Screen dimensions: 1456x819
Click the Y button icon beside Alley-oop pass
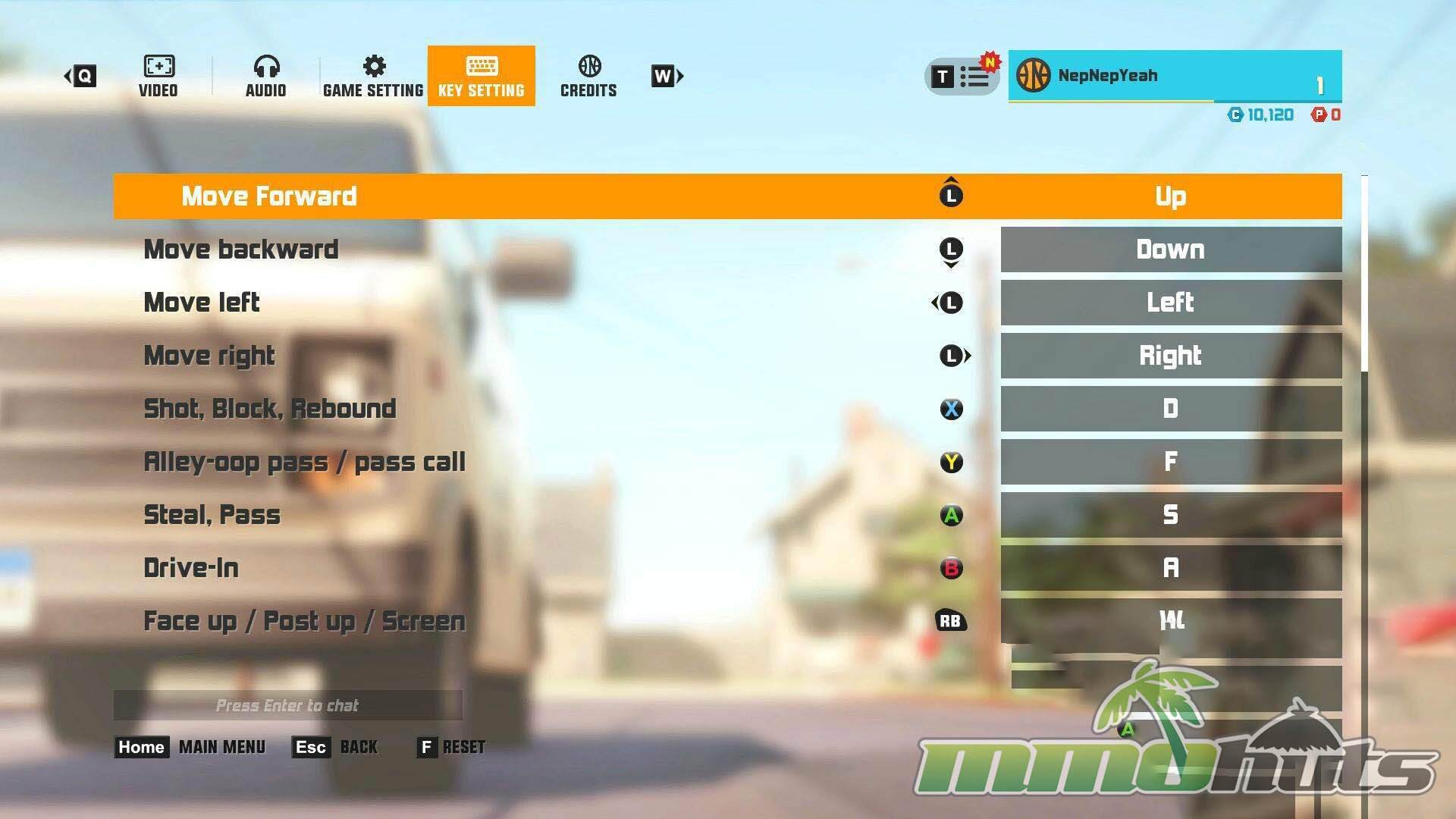950,462
